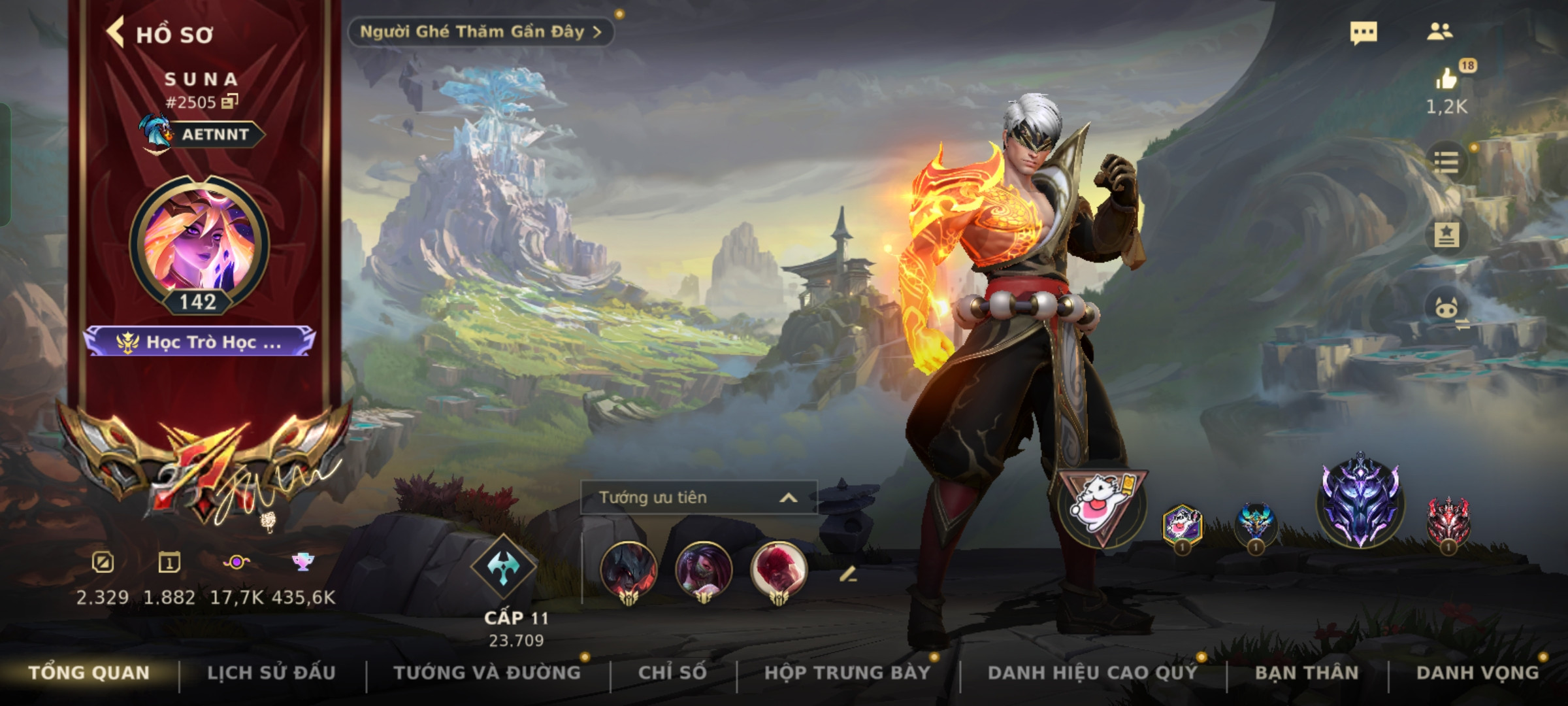Open the friends list icon
Image resolution: width=1568 pixels, height=706 pixels.
1439,31
